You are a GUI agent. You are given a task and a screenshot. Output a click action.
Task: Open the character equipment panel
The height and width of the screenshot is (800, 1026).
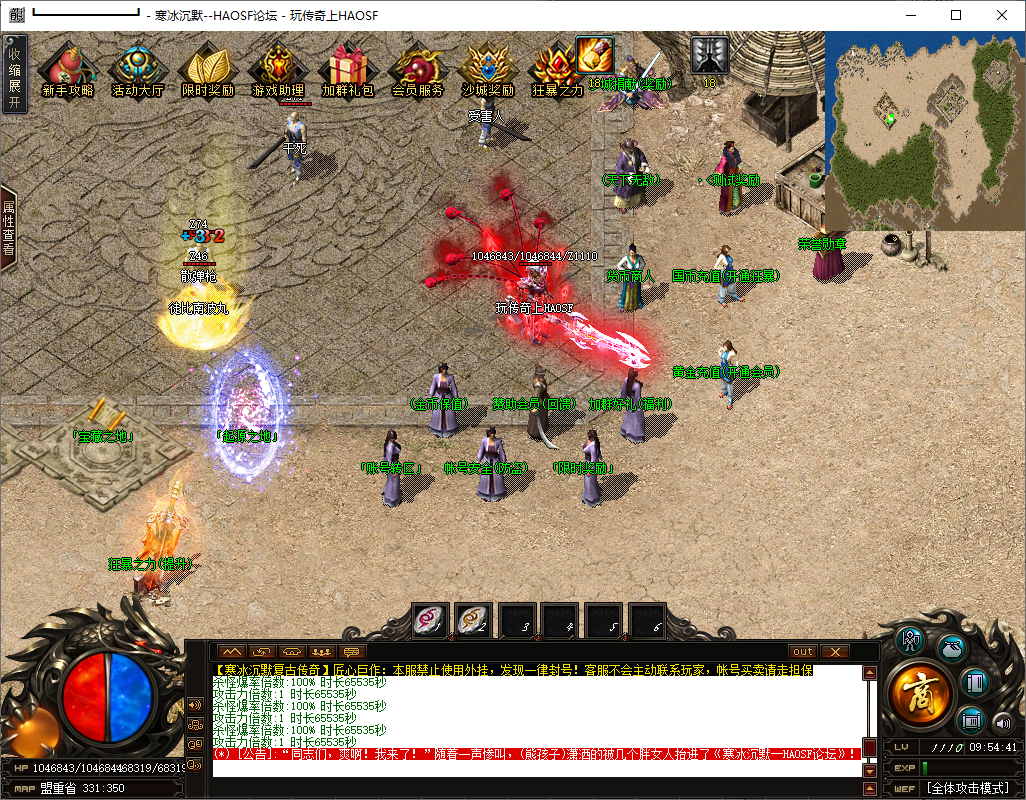pyautogui.click(x=910, y=638)
